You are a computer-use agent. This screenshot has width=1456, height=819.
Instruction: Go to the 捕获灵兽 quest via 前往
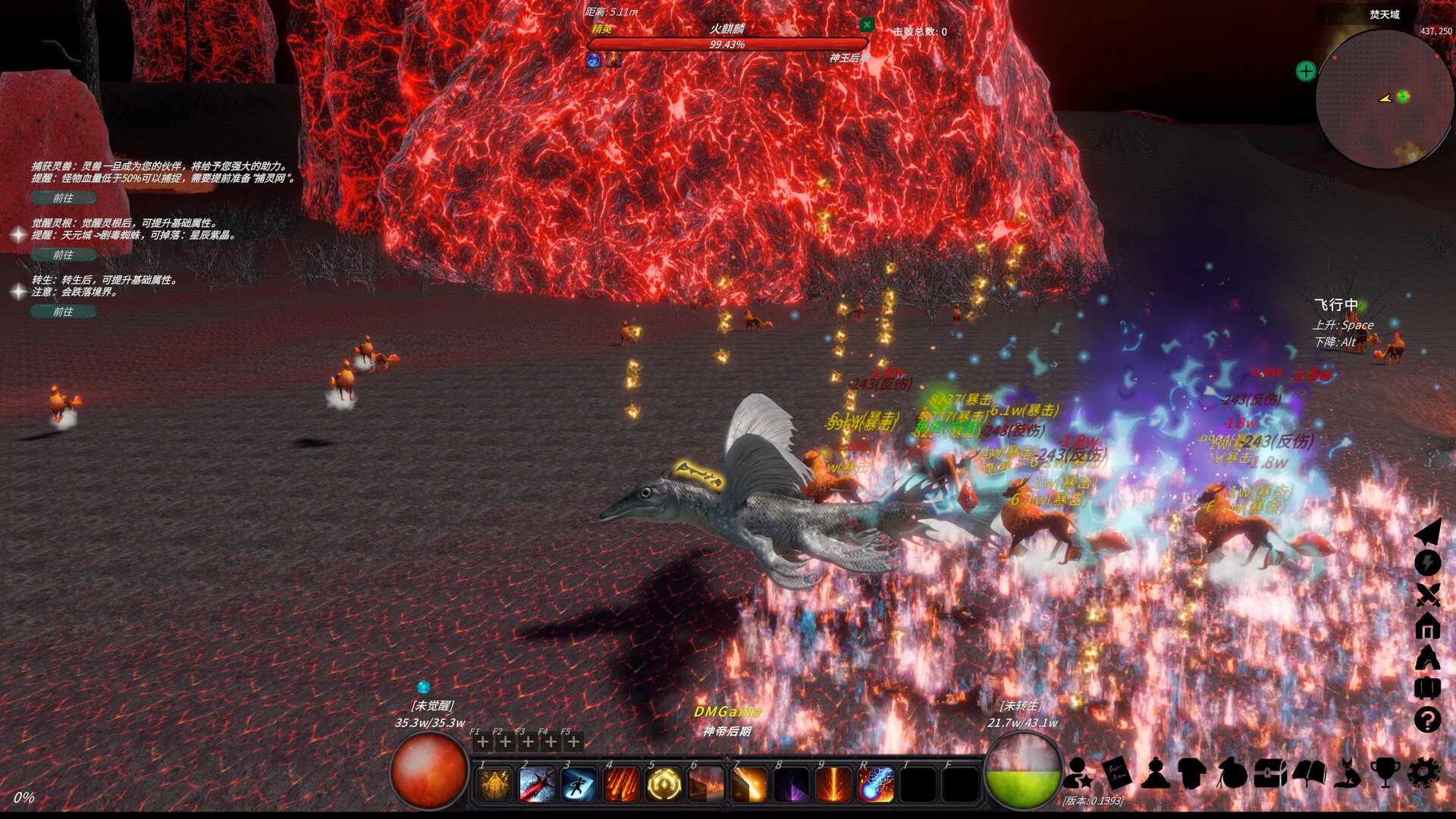tap(64, 198)
